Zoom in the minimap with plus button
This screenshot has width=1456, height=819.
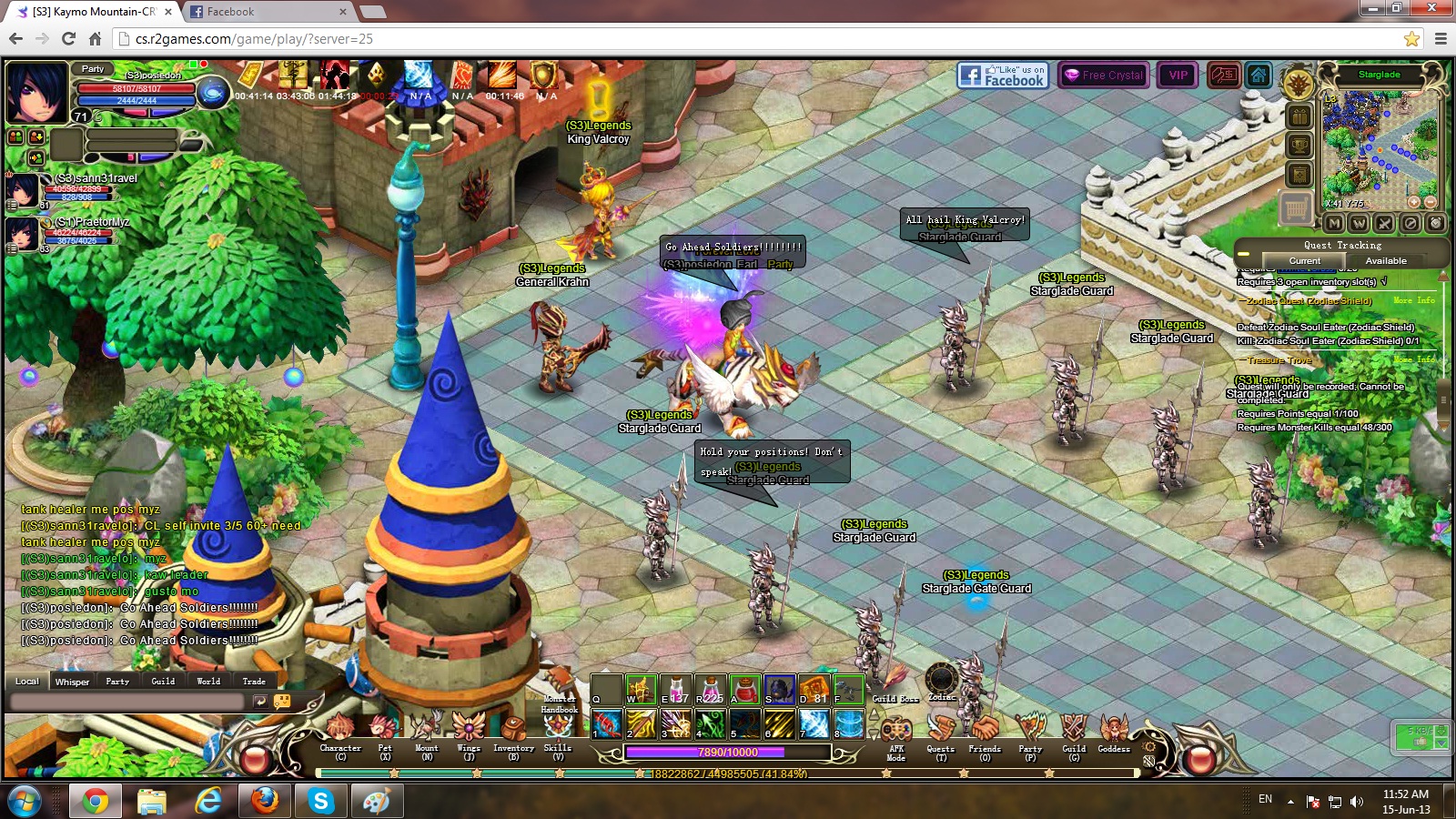pyautogui.click(x=1413, y=202)
